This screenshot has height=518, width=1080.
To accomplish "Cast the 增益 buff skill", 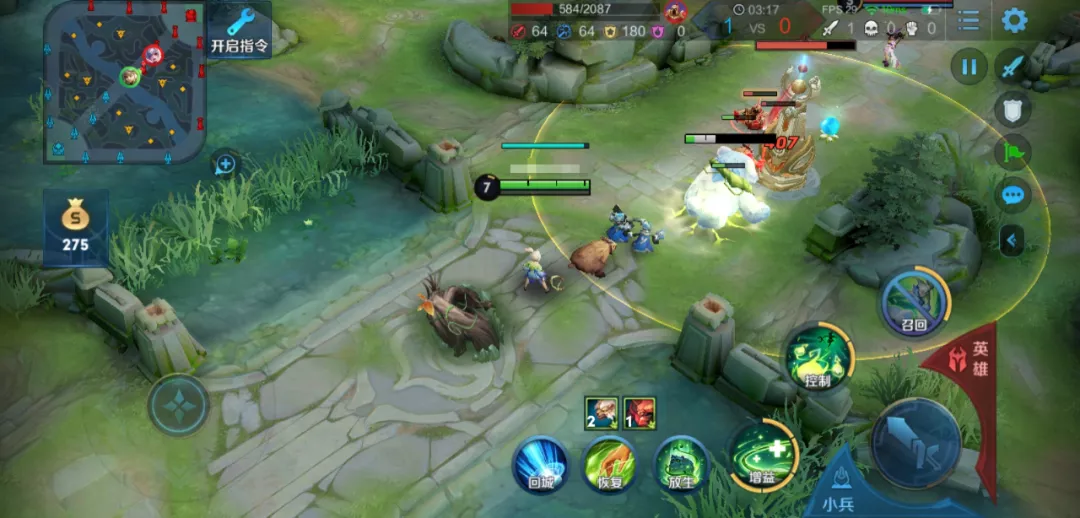I will click(764, 454).
